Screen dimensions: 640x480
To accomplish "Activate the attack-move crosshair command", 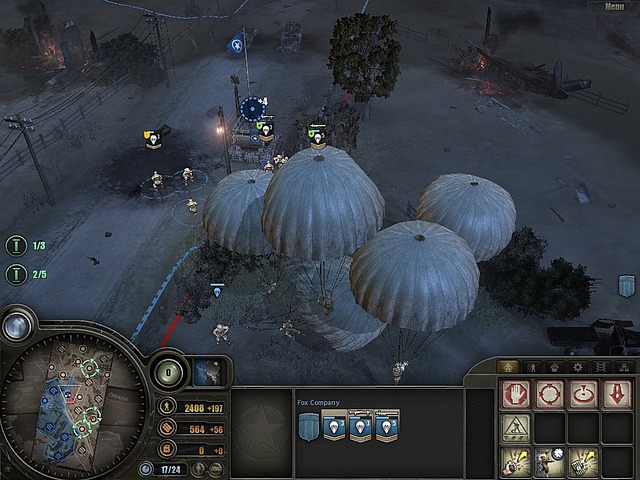I will click(549, 394).
